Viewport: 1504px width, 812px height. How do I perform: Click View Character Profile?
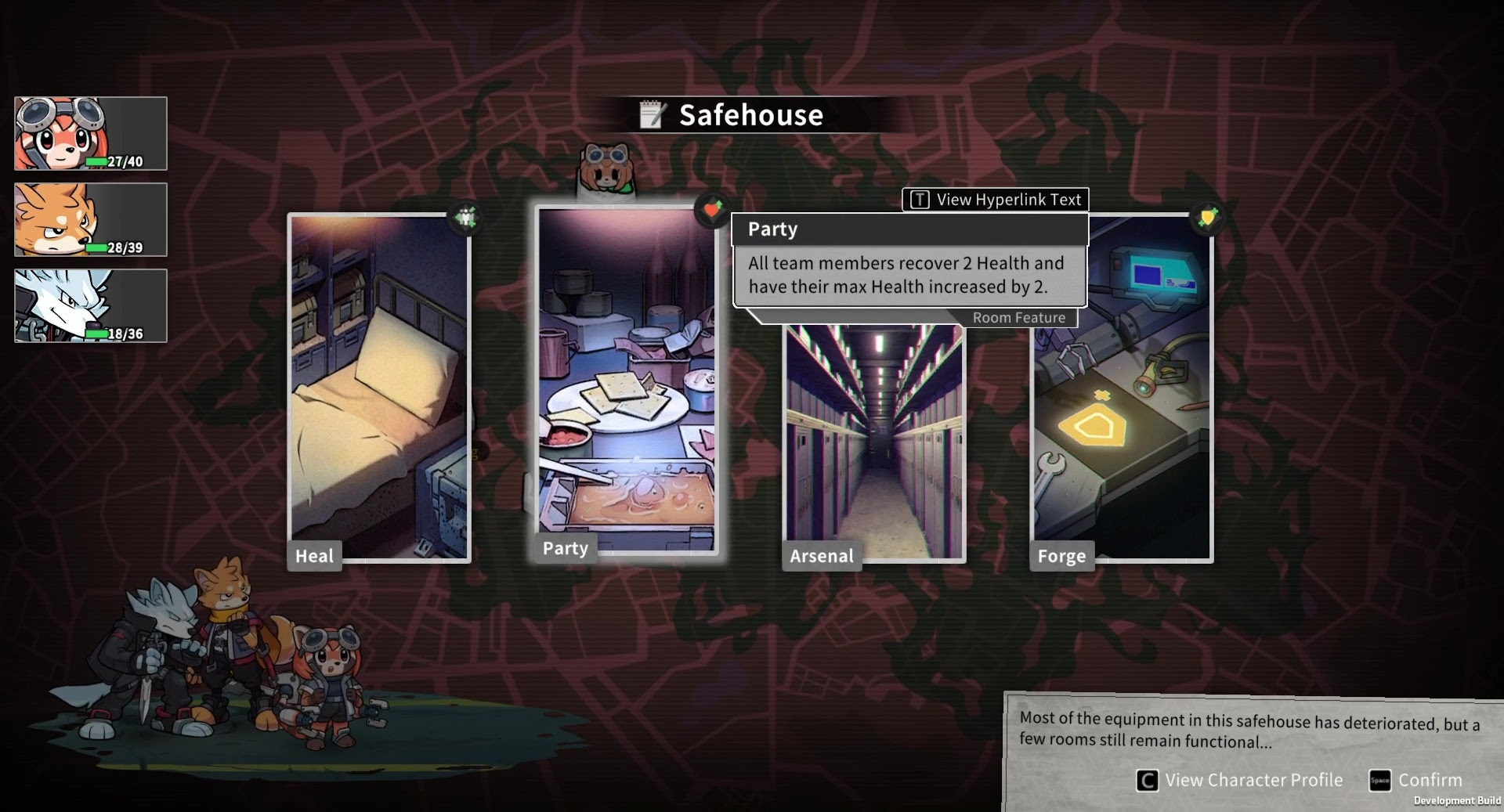point(1239,780)
